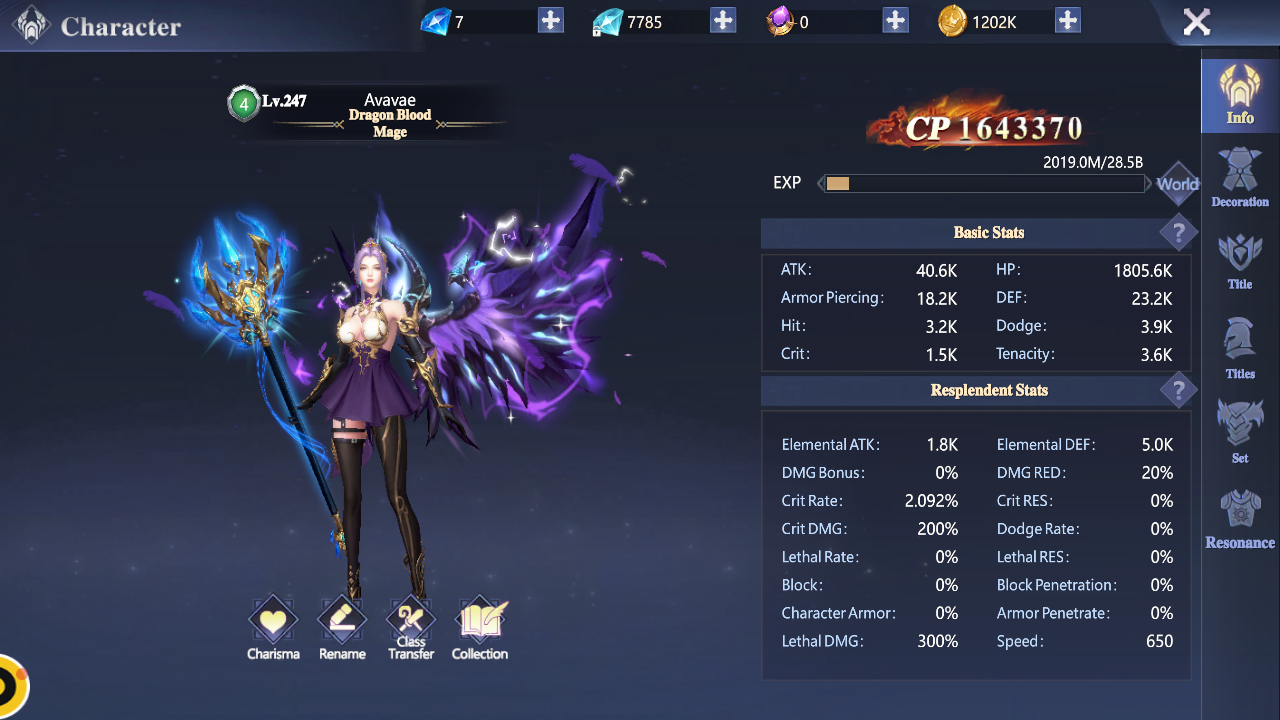The width and height of the screenshot is (1280, 720).
Task: Open the Title tab
Action: tap(1240, 261)
